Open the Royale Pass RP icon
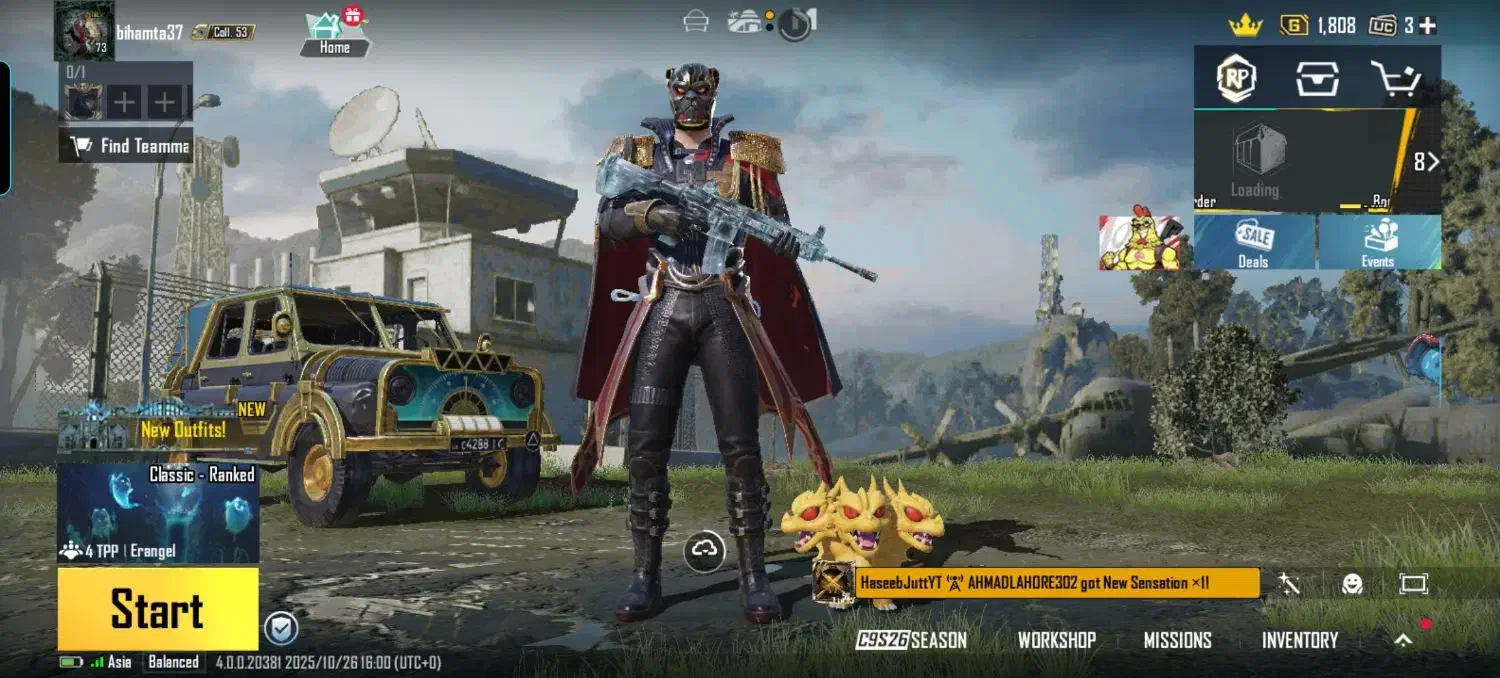 [x=1236, y=77]
